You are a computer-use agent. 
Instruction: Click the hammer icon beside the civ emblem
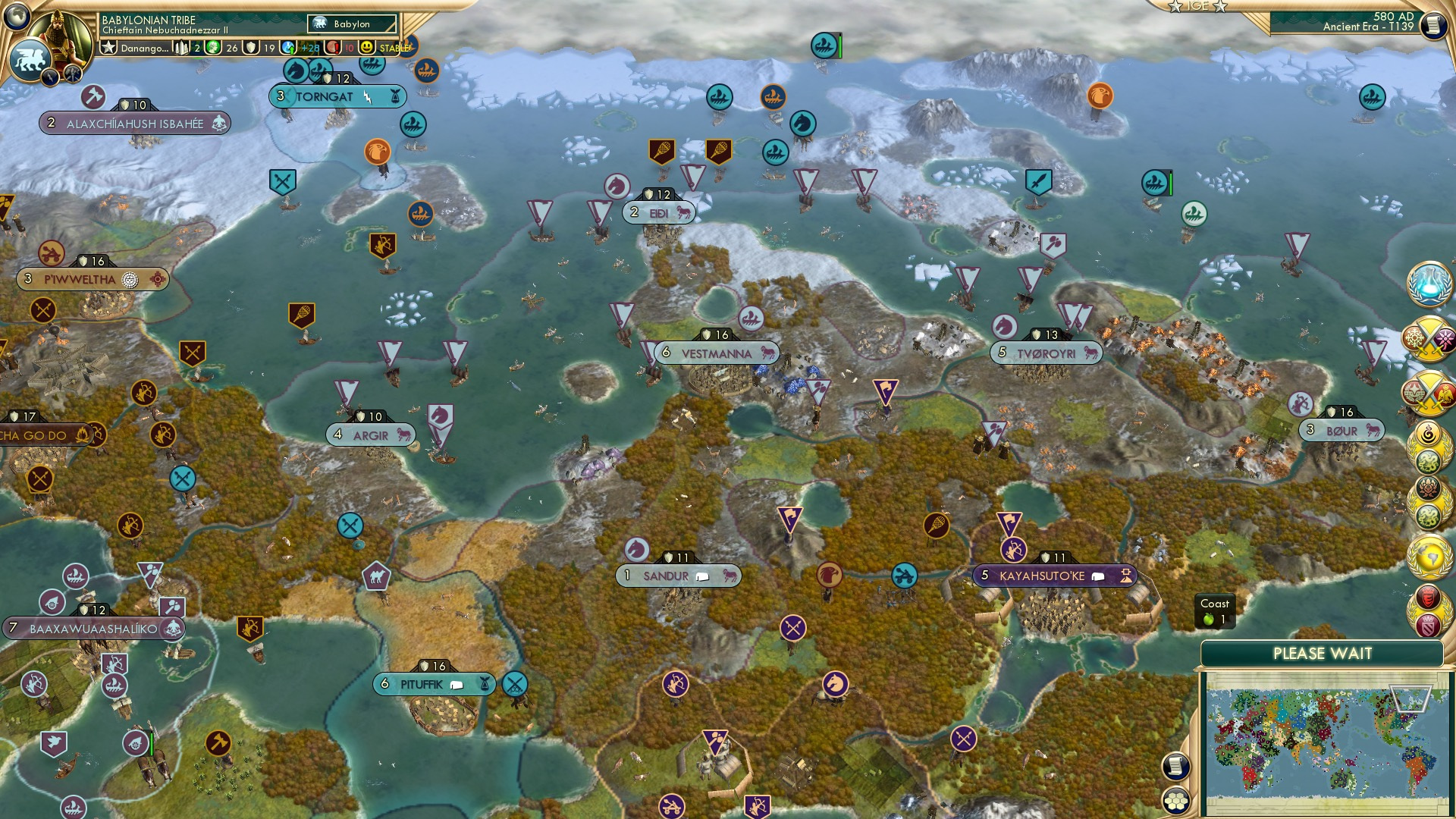coord(72,74)
